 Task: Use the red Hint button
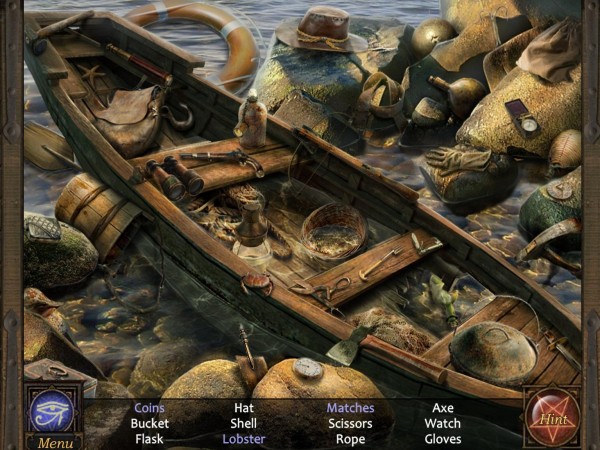552,417
